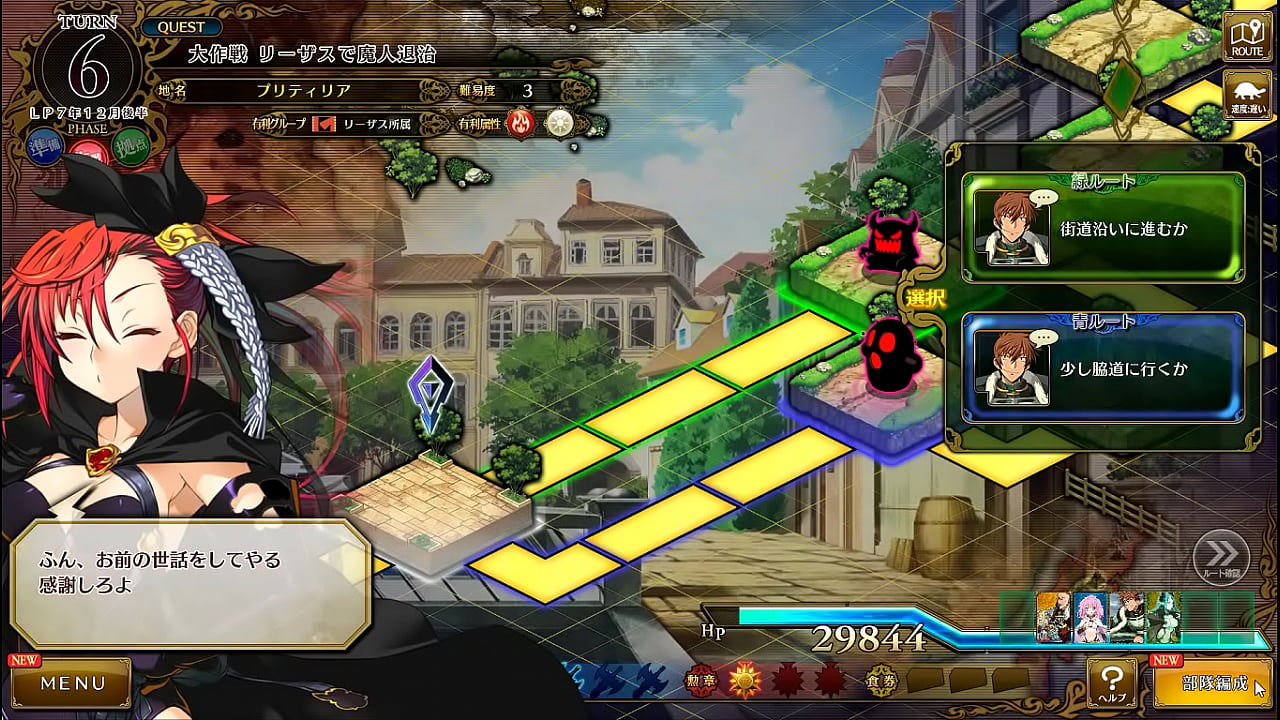Click the red fire advantage attribute icon
Image resolution: width=1280 pixels, height=720 pixels.
521,124
